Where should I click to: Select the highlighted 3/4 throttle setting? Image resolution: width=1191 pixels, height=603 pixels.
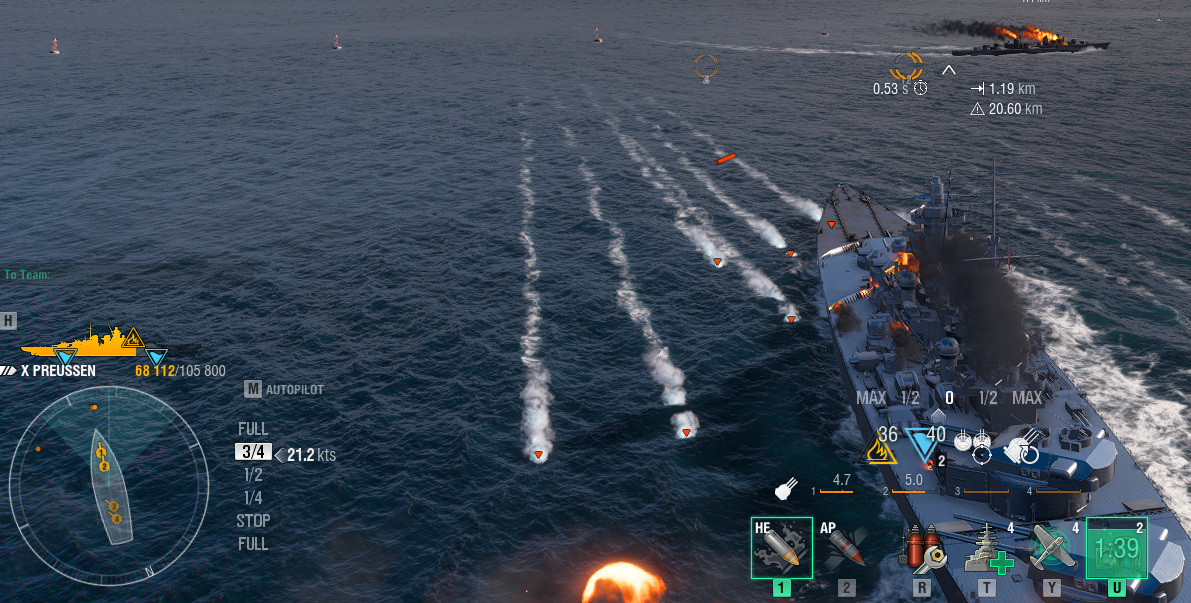(253, 452)
